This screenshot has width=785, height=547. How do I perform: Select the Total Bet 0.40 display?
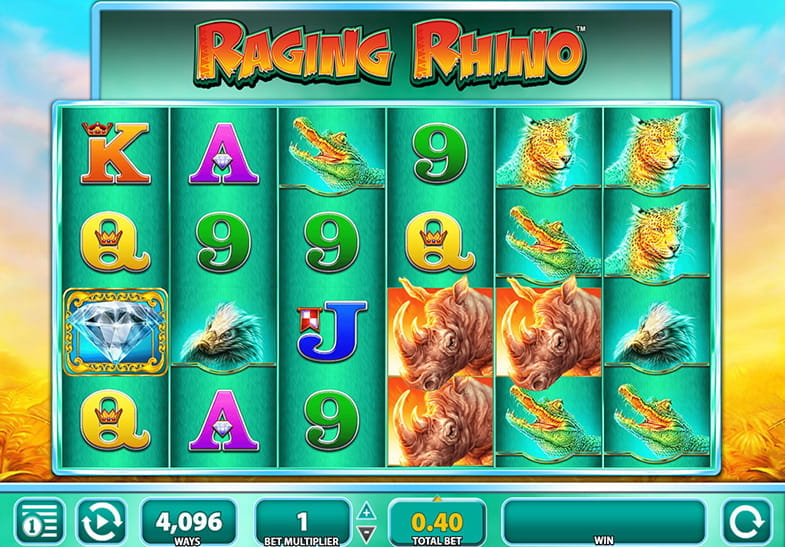pos(436,521)
